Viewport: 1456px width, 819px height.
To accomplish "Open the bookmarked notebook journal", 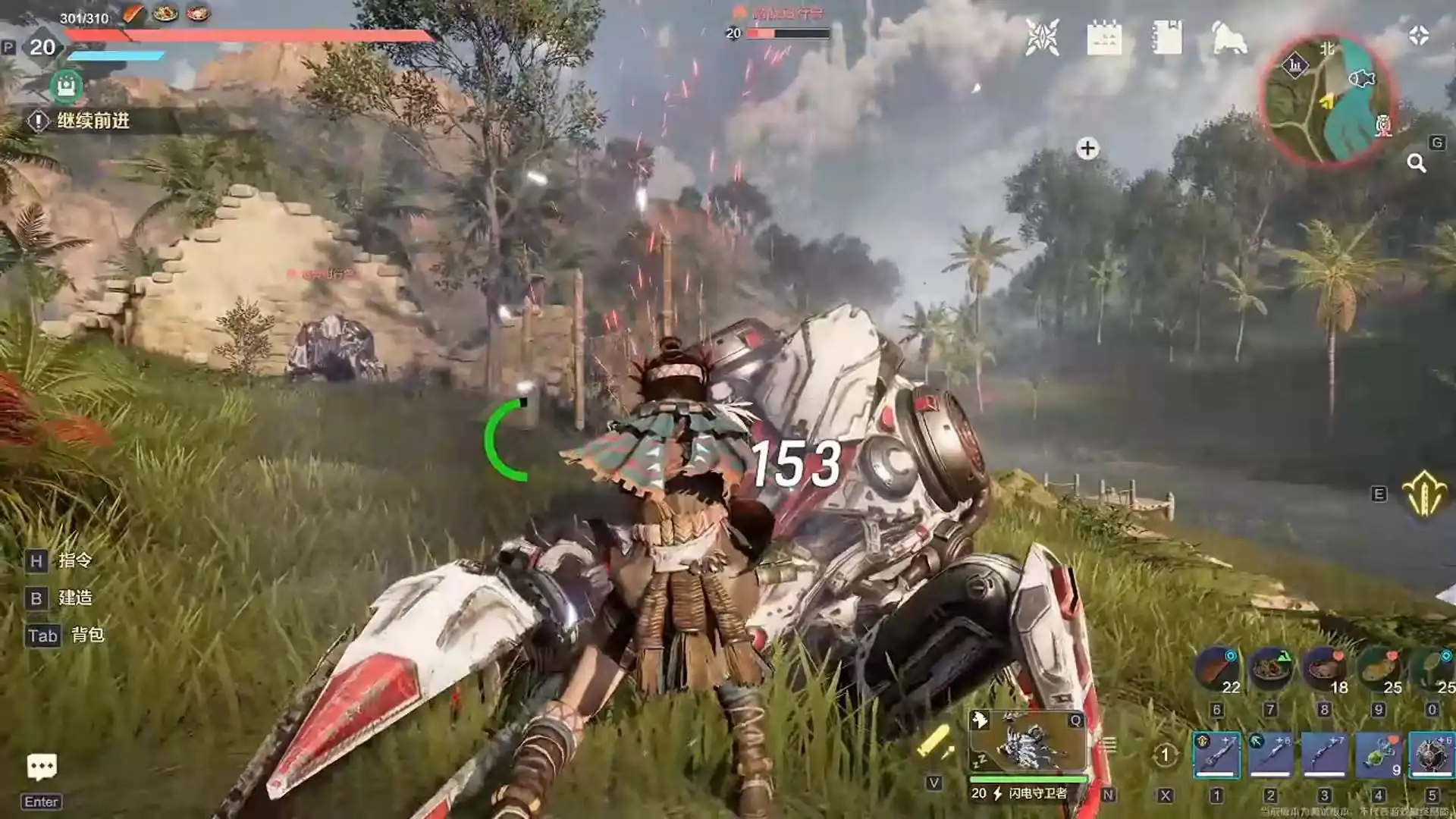I will pyautogui.click(x=1166, y=37).
